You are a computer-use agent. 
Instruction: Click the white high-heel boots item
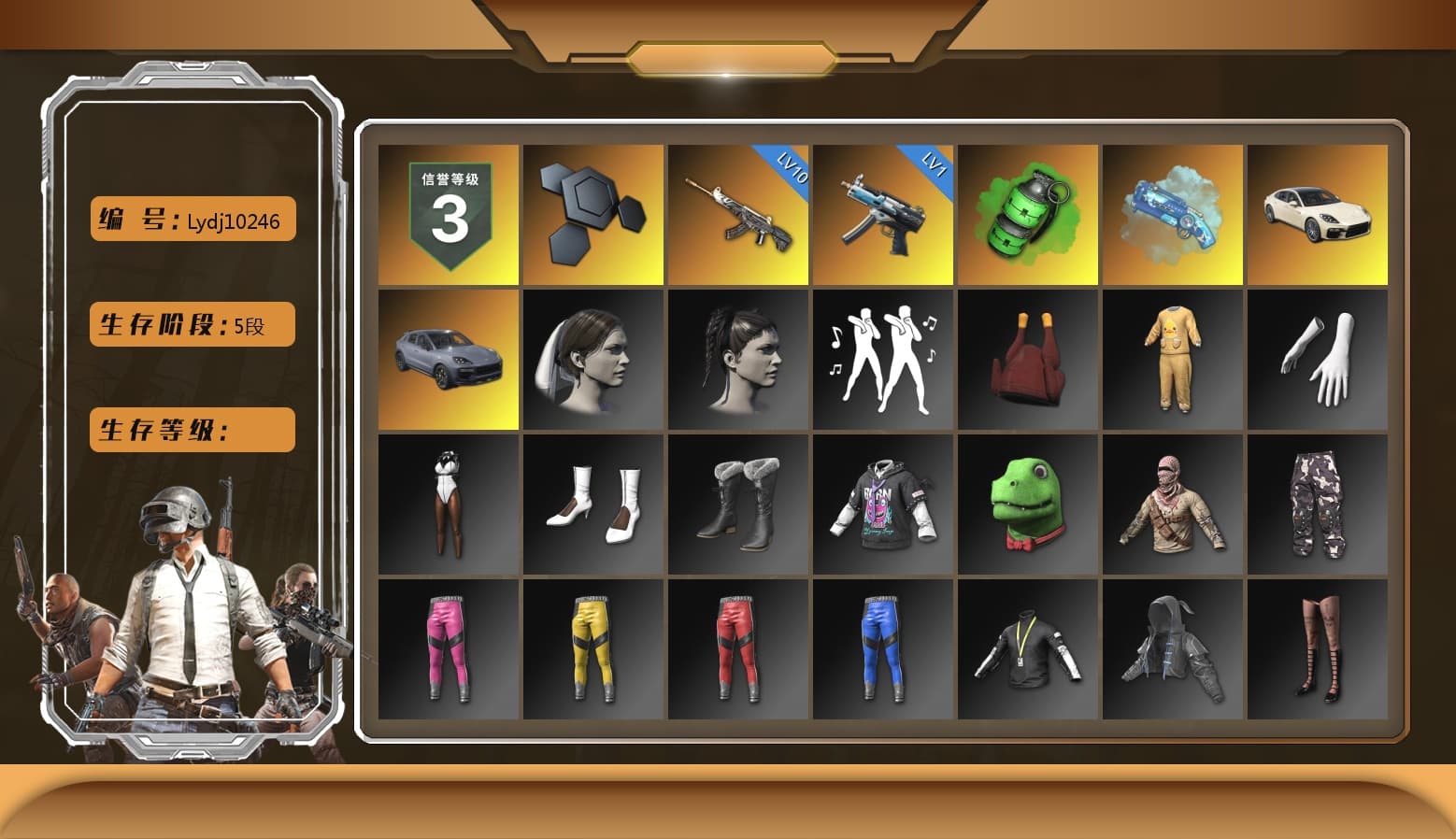click(x=592, y=505)
